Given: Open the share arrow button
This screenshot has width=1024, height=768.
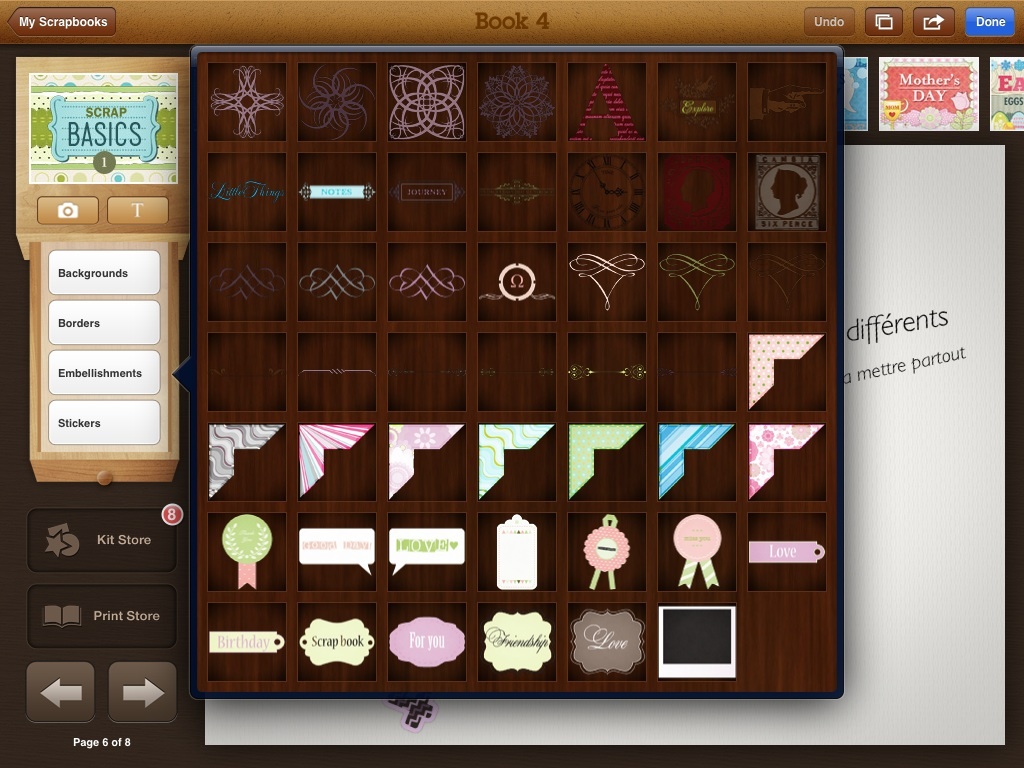Looking at the screenshot, I should pyautogui.click(x=933, y=22).
